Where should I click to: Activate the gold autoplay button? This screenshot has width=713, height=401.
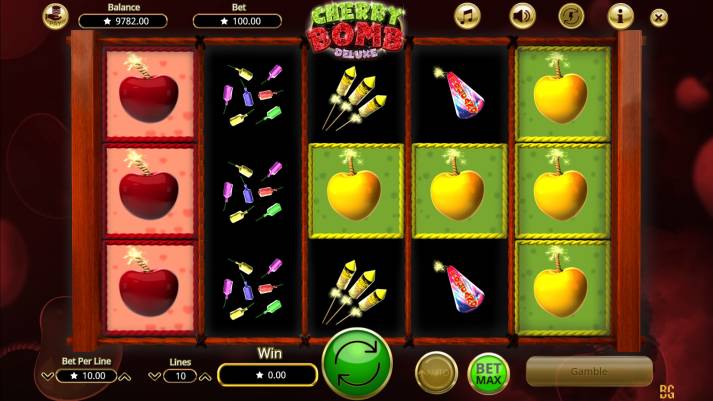(436, 373)
